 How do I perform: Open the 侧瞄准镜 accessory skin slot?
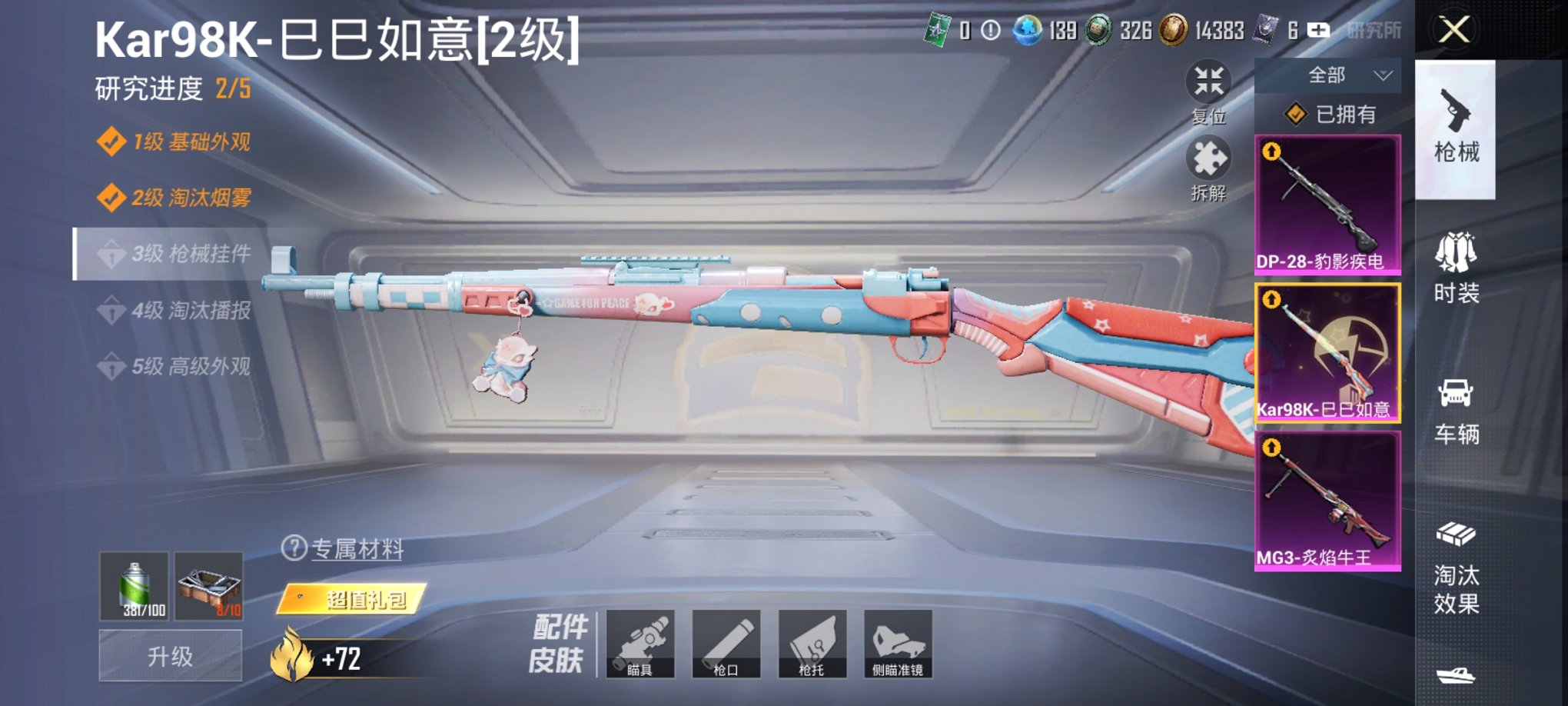pos(896,644)
